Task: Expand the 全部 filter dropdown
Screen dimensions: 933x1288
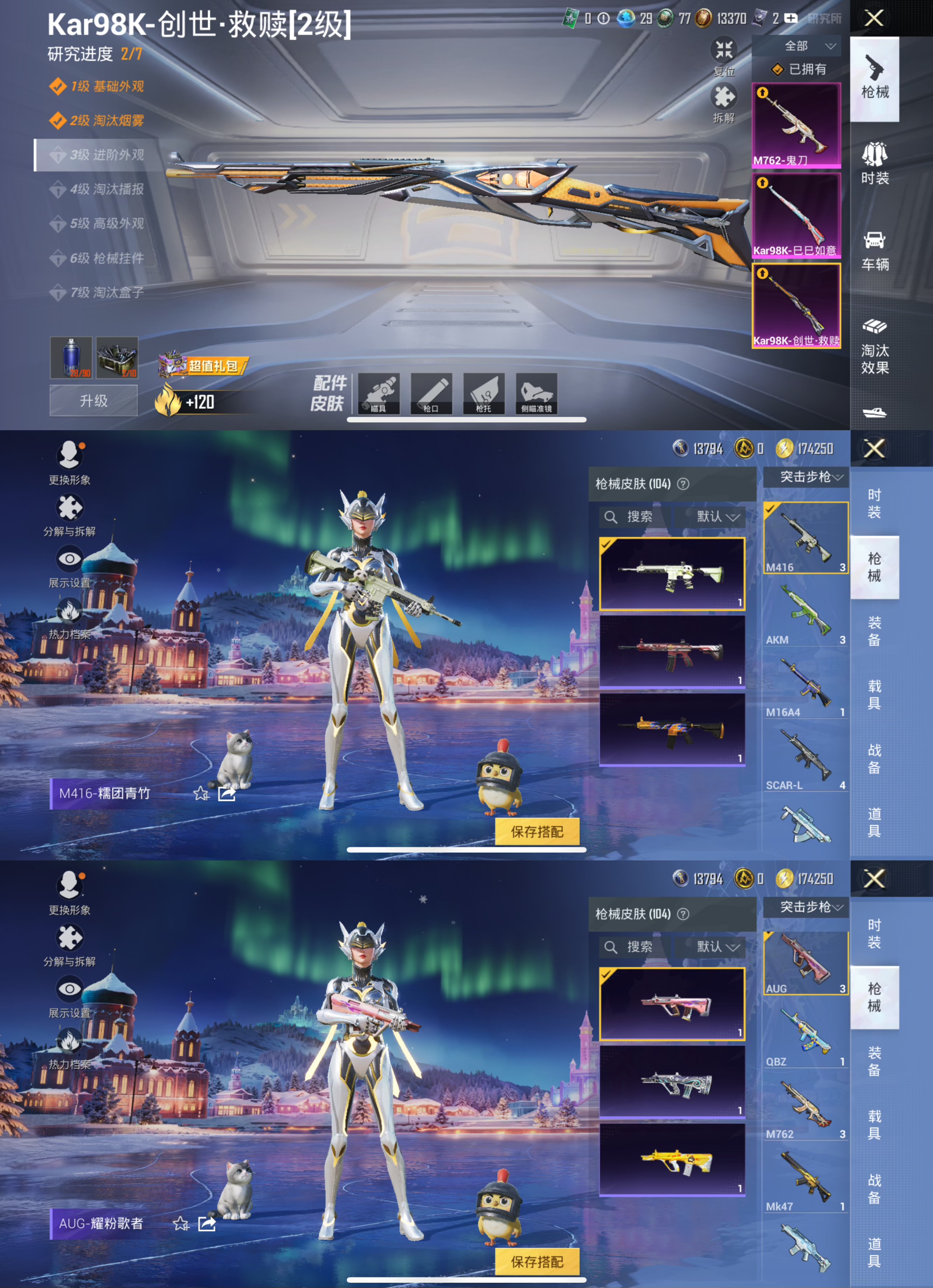Action: pyautogui.click(x=797, y=47)
